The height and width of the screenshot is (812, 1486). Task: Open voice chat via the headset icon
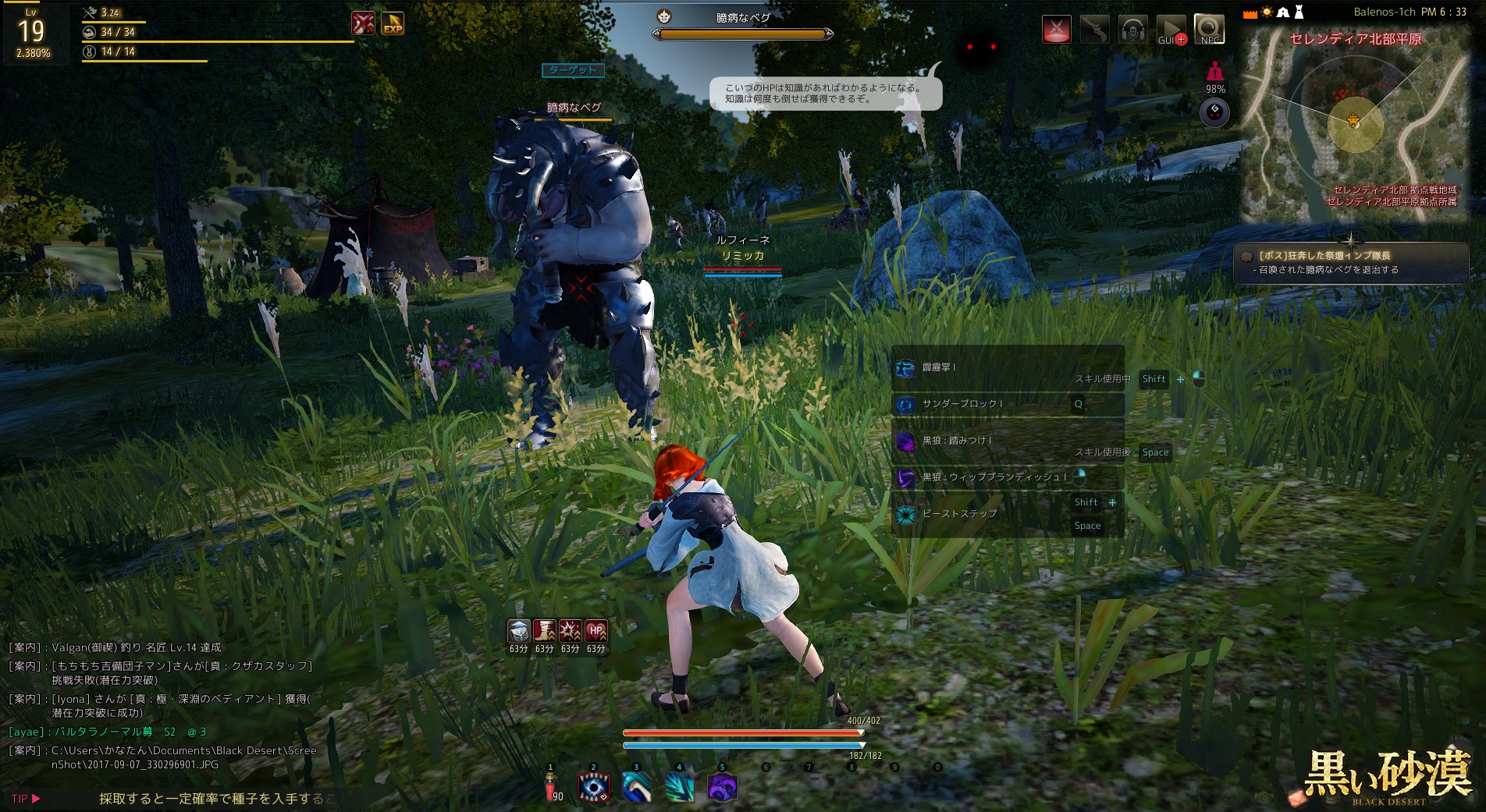pyautogui.click(x=1132, y=30)
